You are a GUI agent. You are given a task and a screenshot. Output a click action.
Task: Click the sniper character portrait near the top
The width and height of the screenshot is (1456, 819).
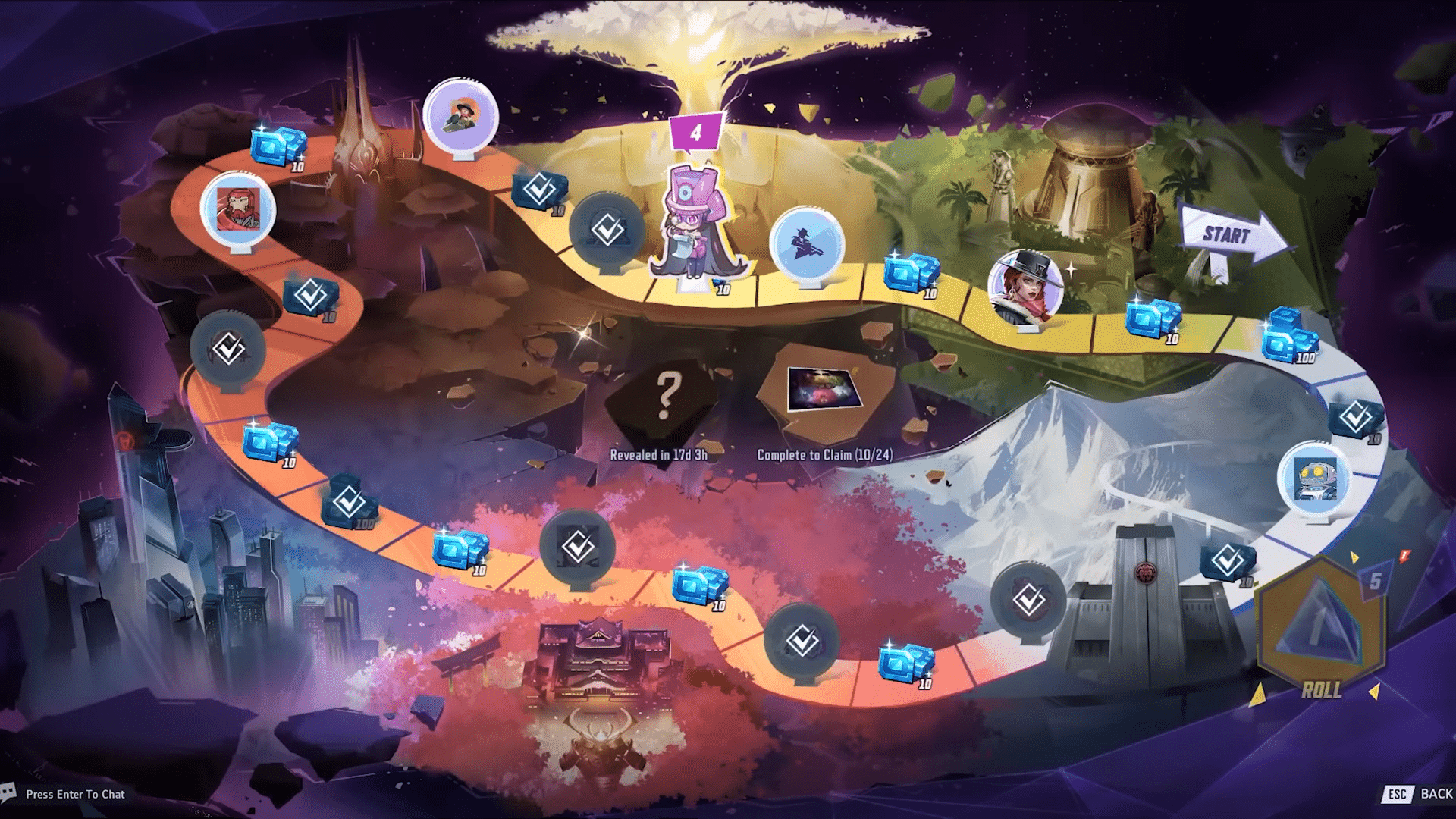click(x=460, y=112)
